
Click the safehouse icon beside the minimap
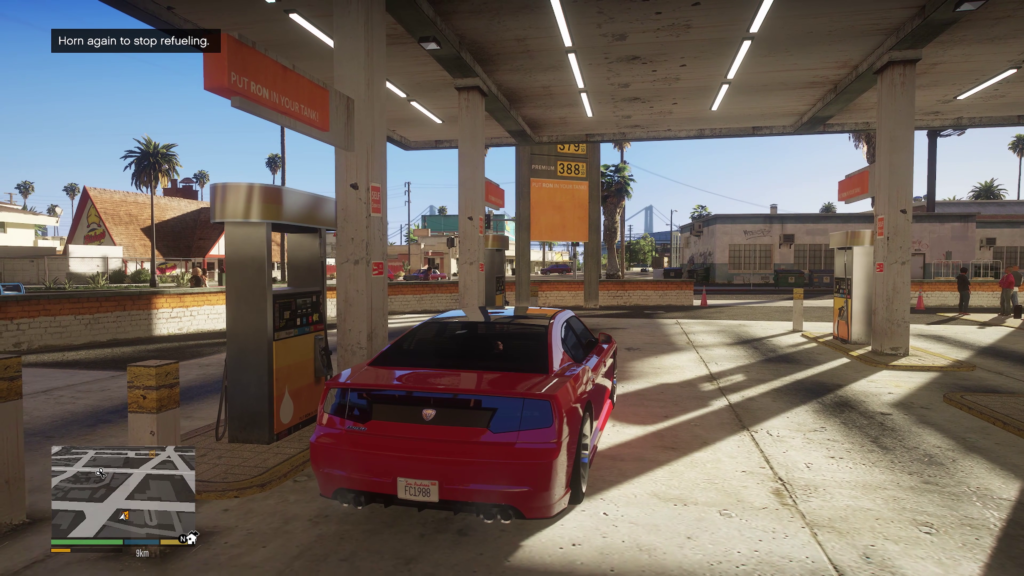pyautogui.click(x=192, y=538)
